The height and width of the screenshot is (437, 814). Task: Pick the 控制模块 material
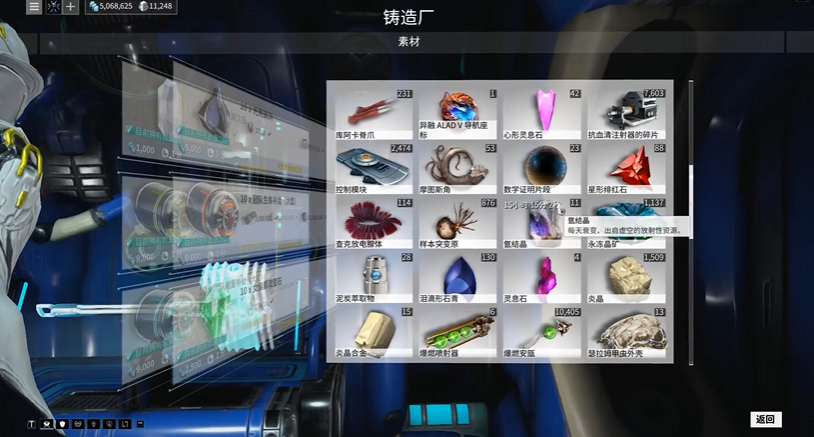[373, 167]
